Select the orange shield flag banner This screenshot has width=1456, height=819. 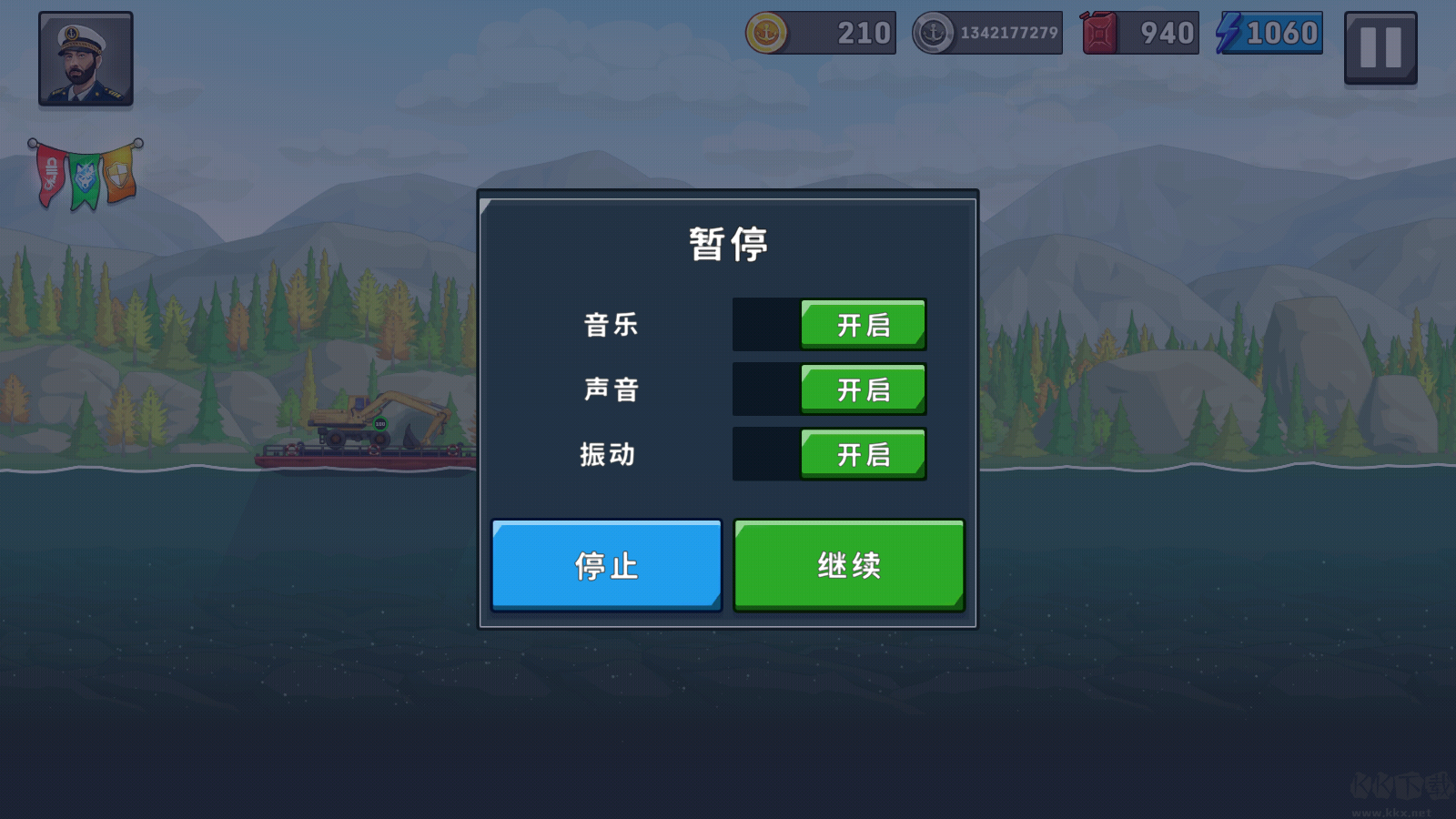(x=119, y=172)
